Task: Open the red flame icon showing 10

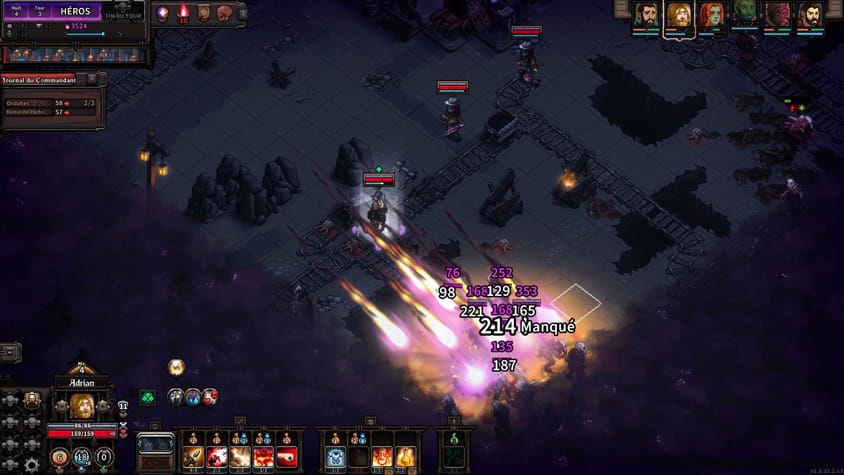Action: pos(183,12)
